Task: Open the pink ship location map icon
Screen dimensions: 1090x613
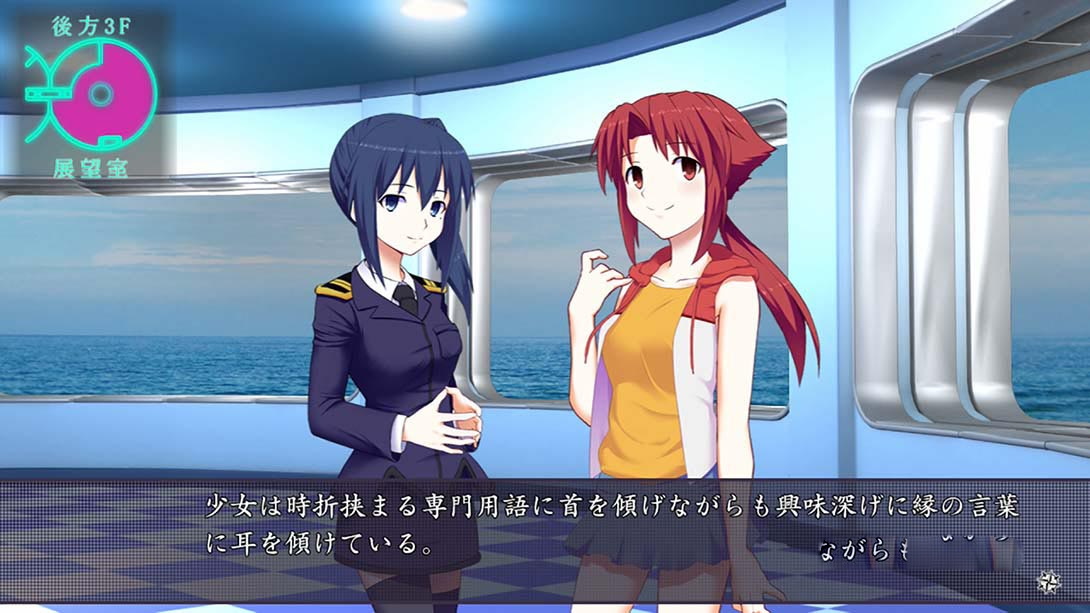Action: pyautogui.click(x=102, y=96)
